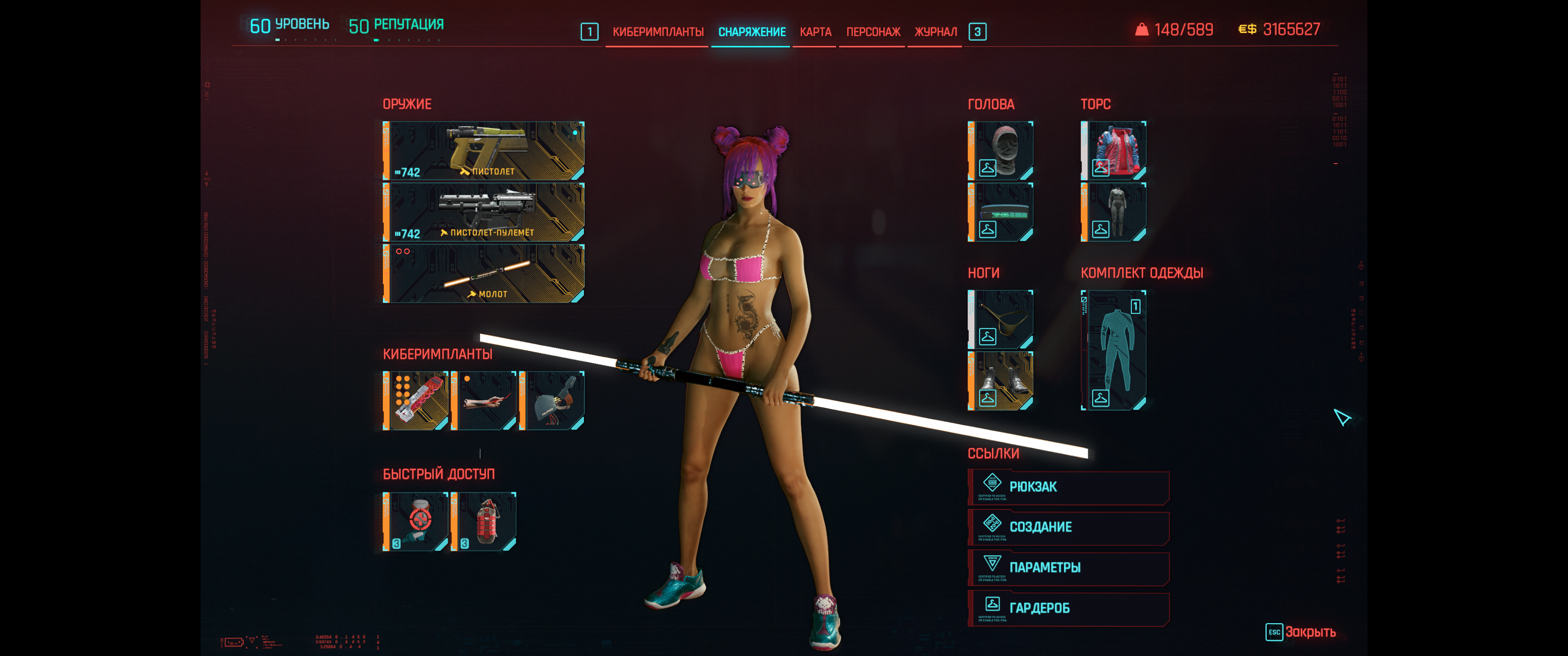Open the Рюкзак link

(x=1068, y=487)
